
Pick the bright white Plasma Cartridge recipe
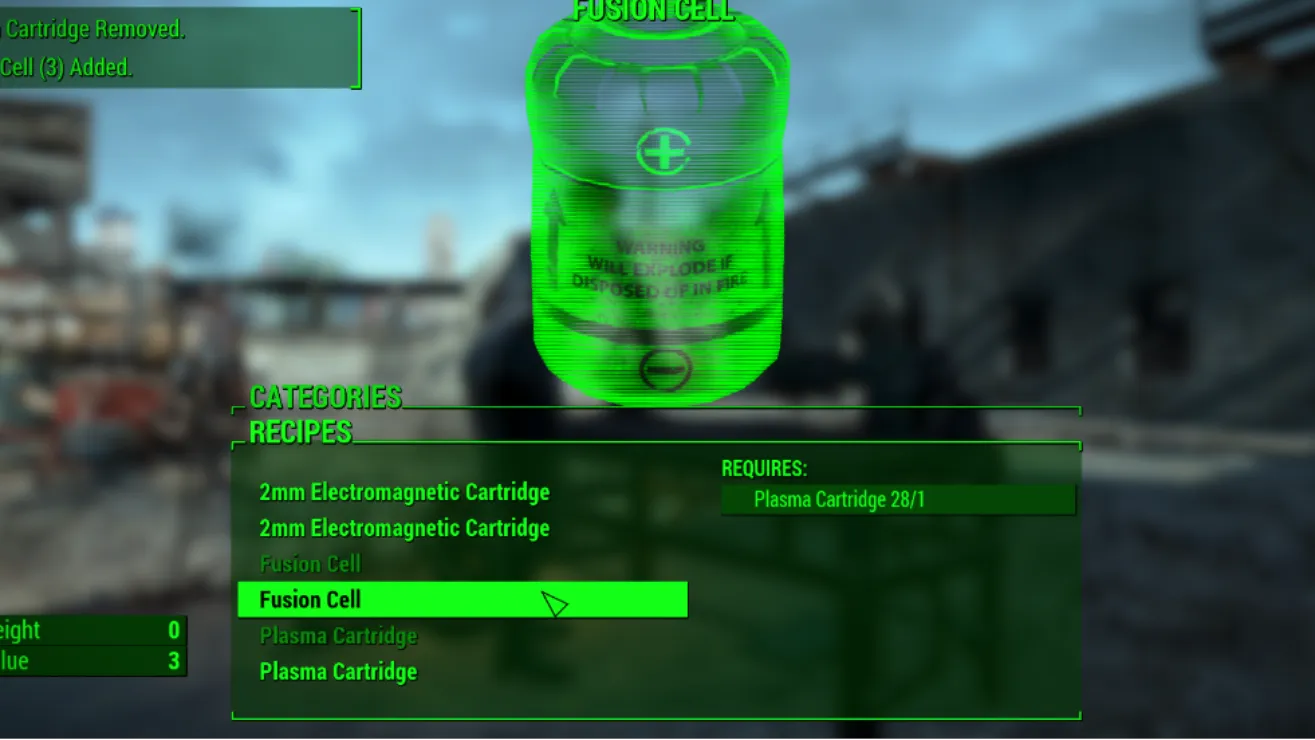coord(338,672)
